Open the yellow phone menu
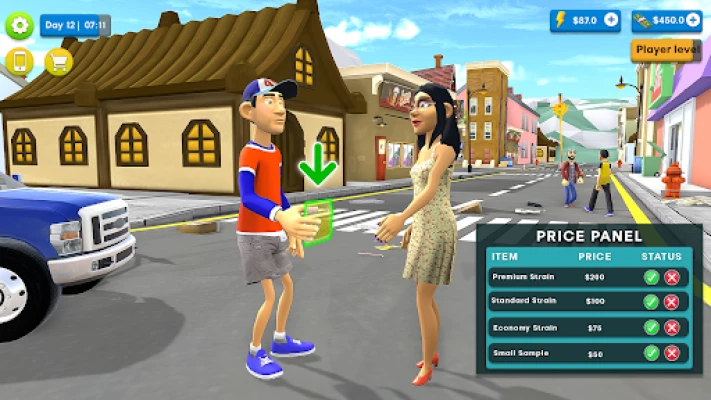This screenshot has height=400, width=711. 20,61
